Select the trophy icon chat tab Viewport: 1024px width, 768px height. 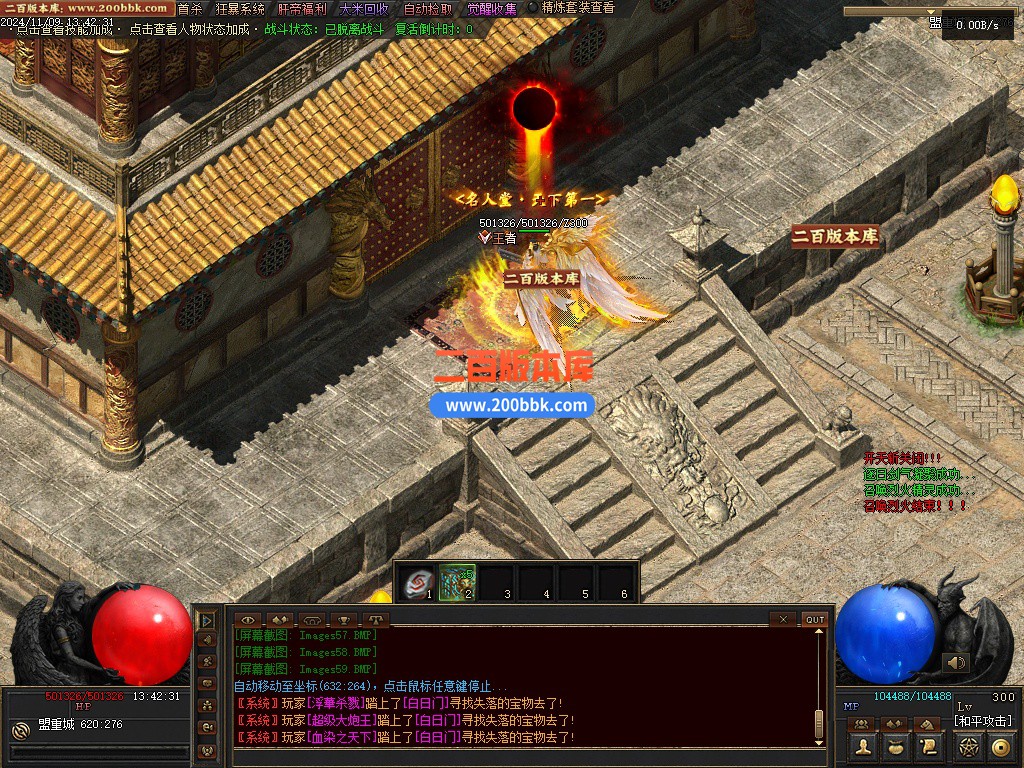tap(345, 619)
